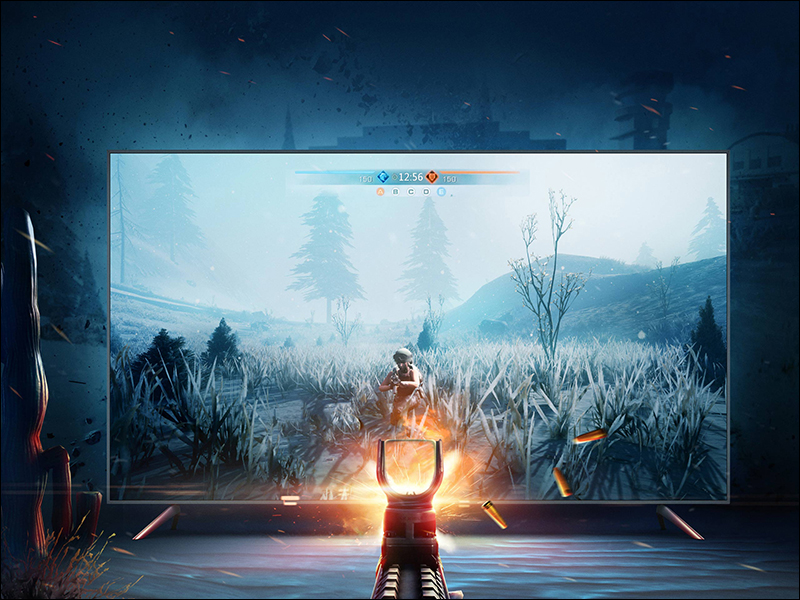Select the blue team emblem icon

[382, 177]
